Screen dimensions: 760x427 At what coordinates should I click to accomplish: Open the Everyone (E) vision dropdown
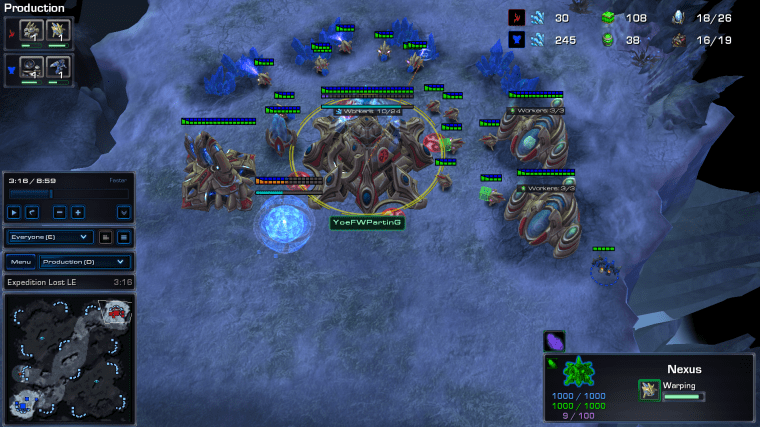(x=51, y=237)
